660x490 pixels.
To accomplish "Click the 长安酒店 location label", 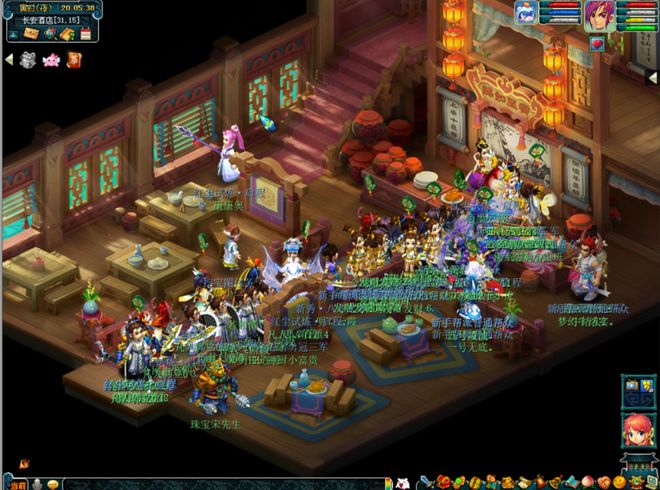I will pyautogui.click(x=42, y=17).
